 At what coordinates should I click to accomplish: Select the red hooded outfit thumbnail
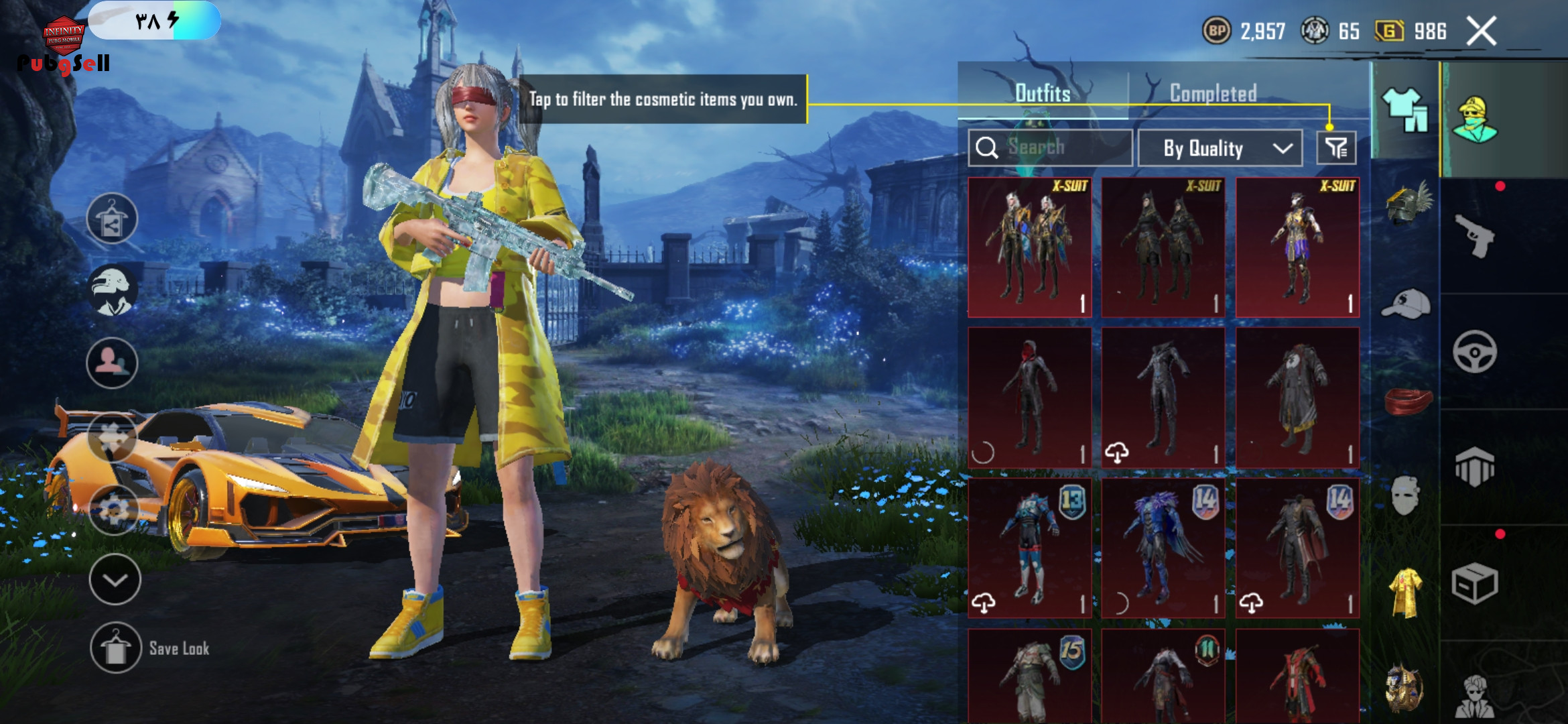[1029, 398]
